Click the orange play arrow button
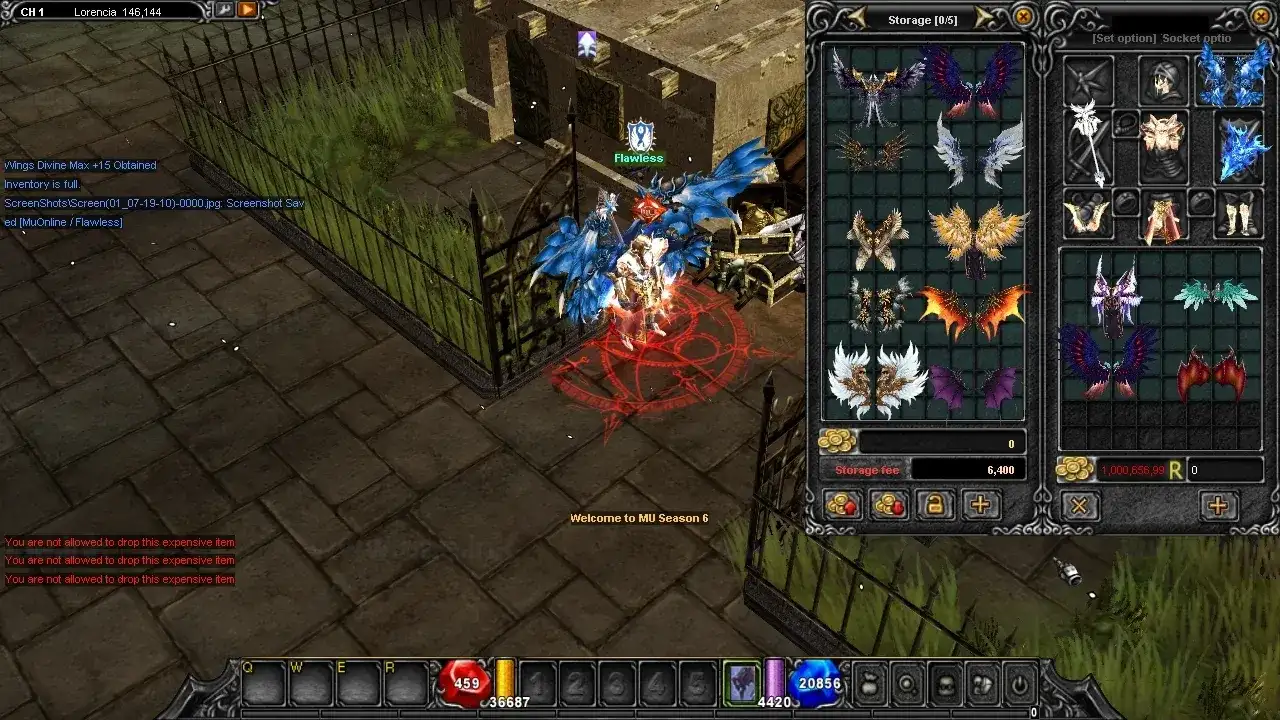Viewport: 1280px width, 720px height. 247,10
